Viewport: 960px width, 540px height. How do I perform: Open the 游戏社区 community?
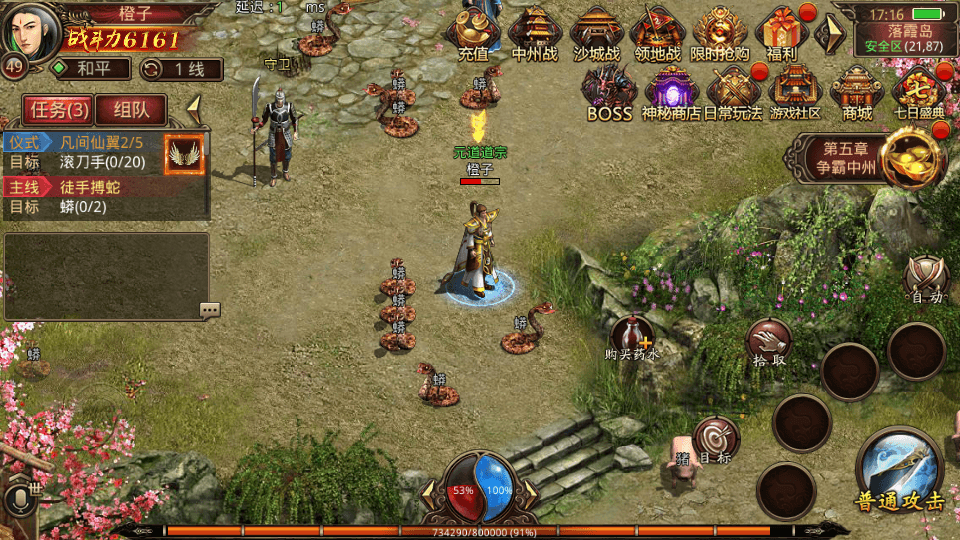tap(795, 92)
